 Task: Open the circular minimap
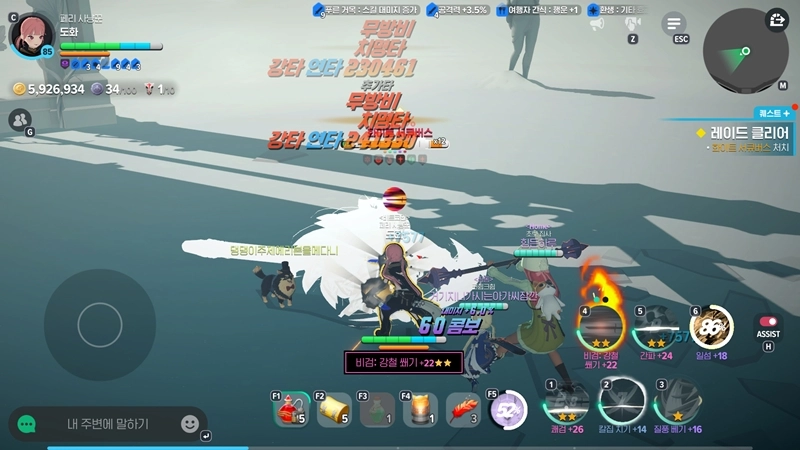(x=745, y=52)
